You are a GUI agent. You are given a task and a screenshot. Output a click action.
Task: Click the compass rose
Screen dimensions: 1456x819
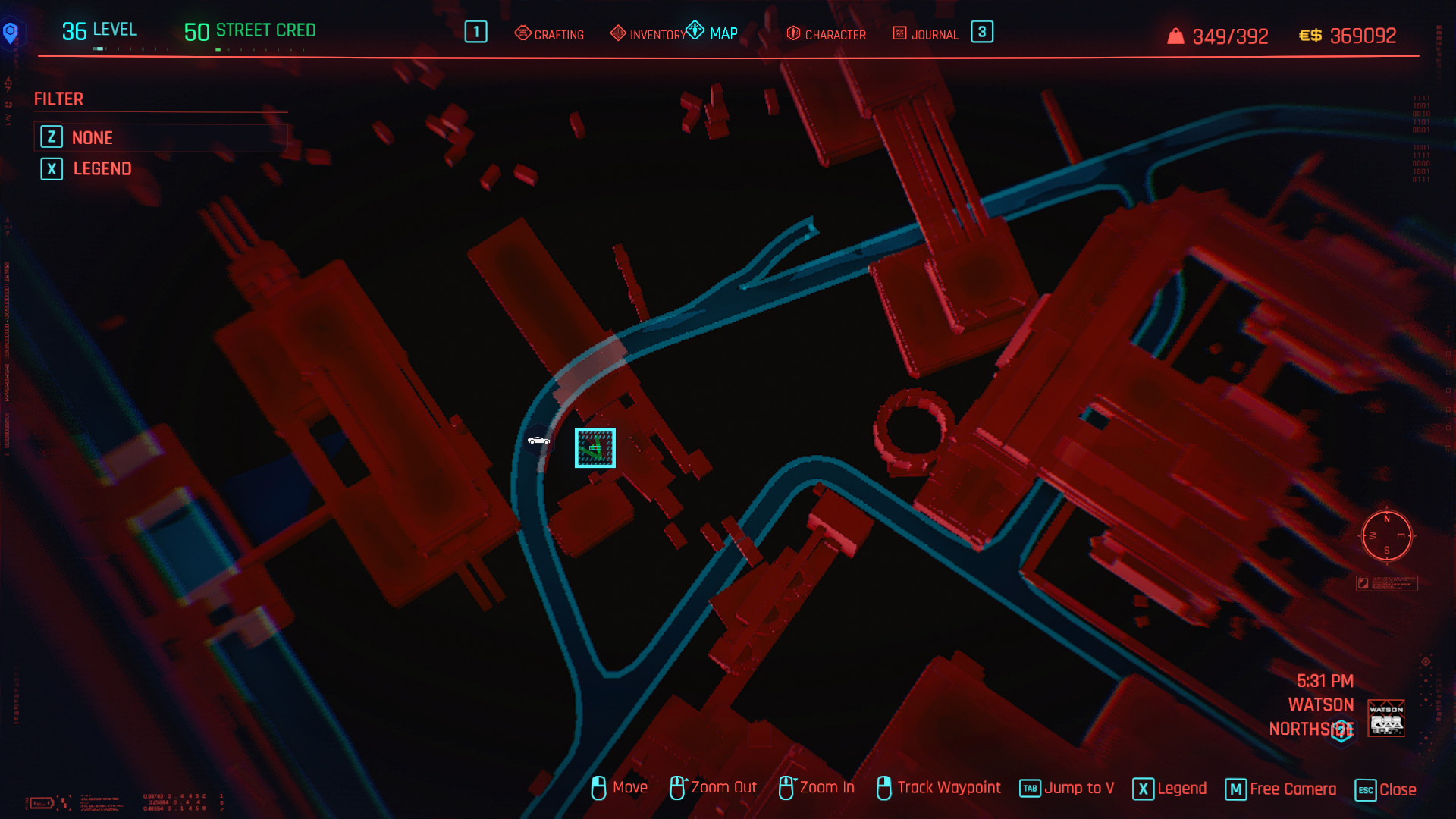1386,536
